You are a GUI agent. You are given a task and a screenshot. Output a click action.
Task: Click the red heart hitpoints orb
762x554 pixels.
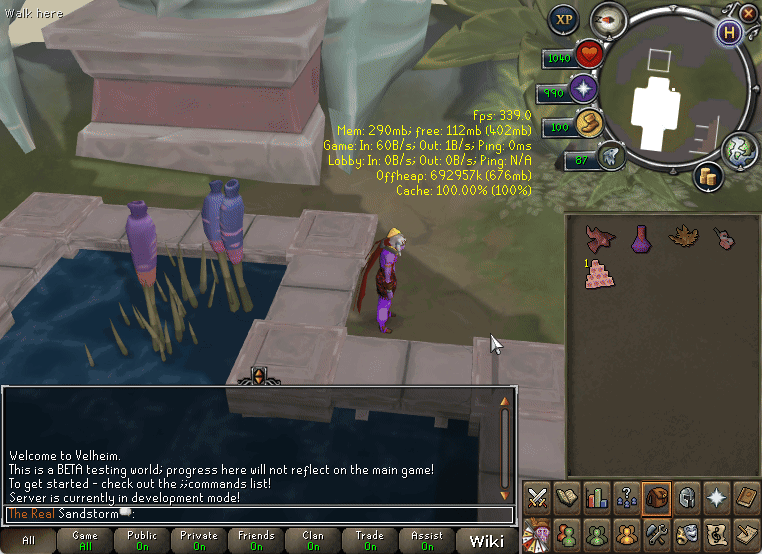coord(587,57)
